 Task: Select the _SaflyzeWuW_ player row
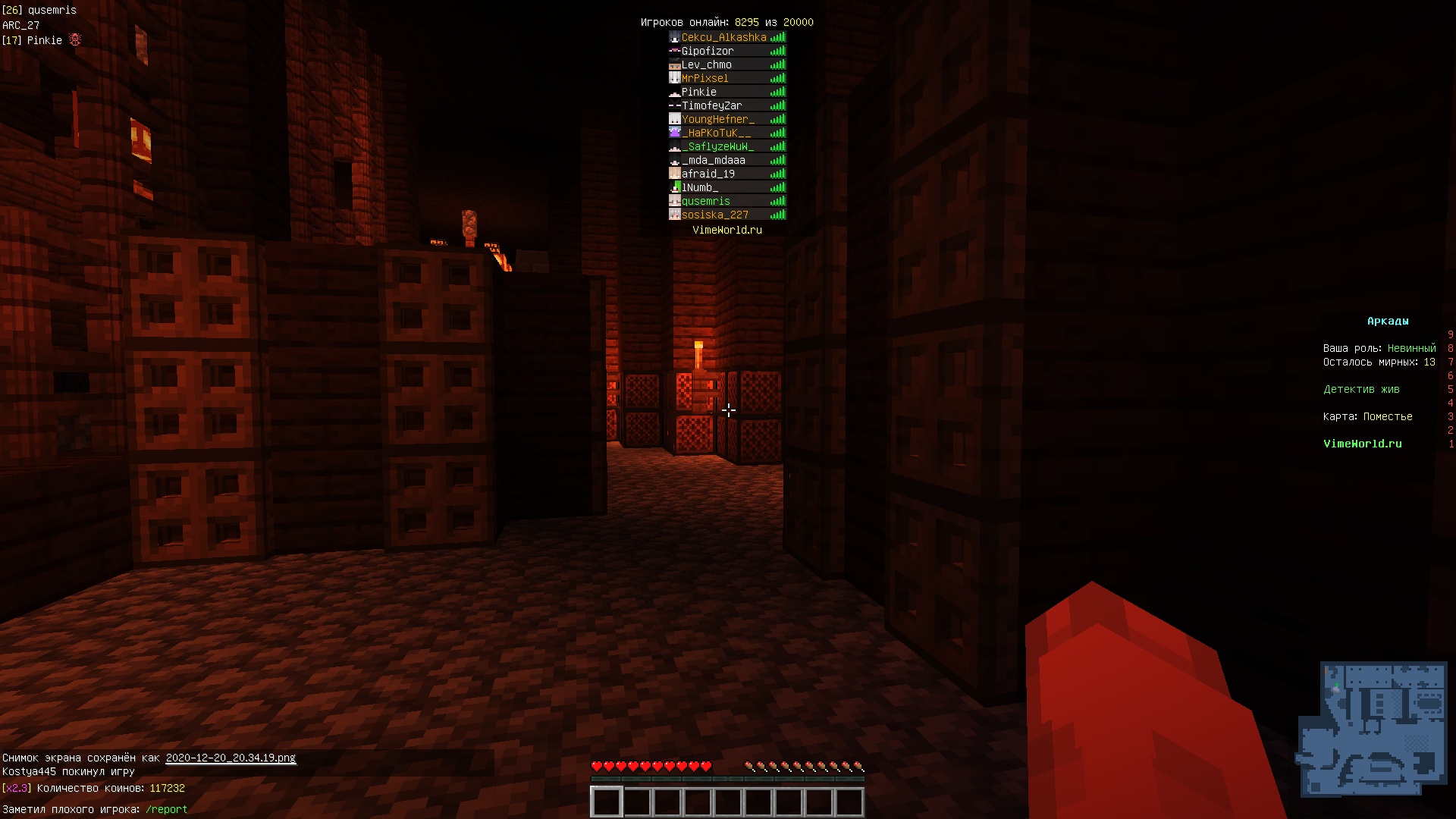coord(717,146)
